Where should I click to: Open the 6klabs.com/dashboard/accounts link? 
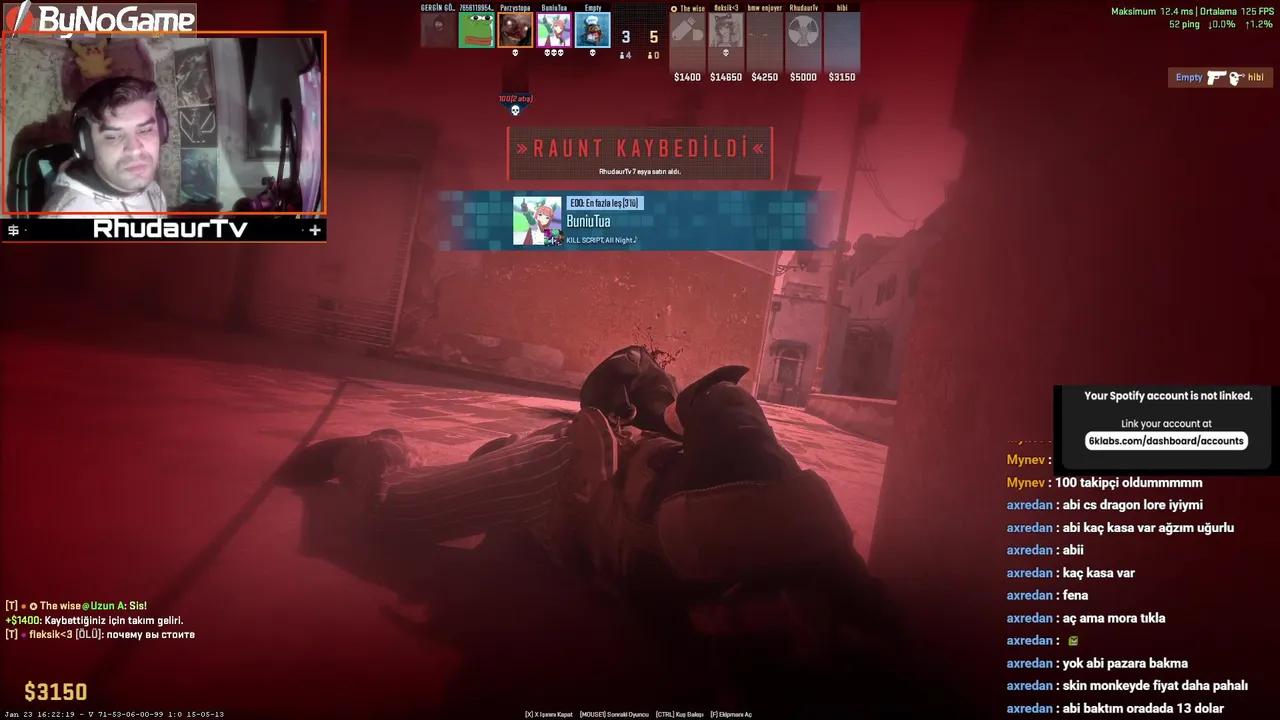[x=1166, y=440]
